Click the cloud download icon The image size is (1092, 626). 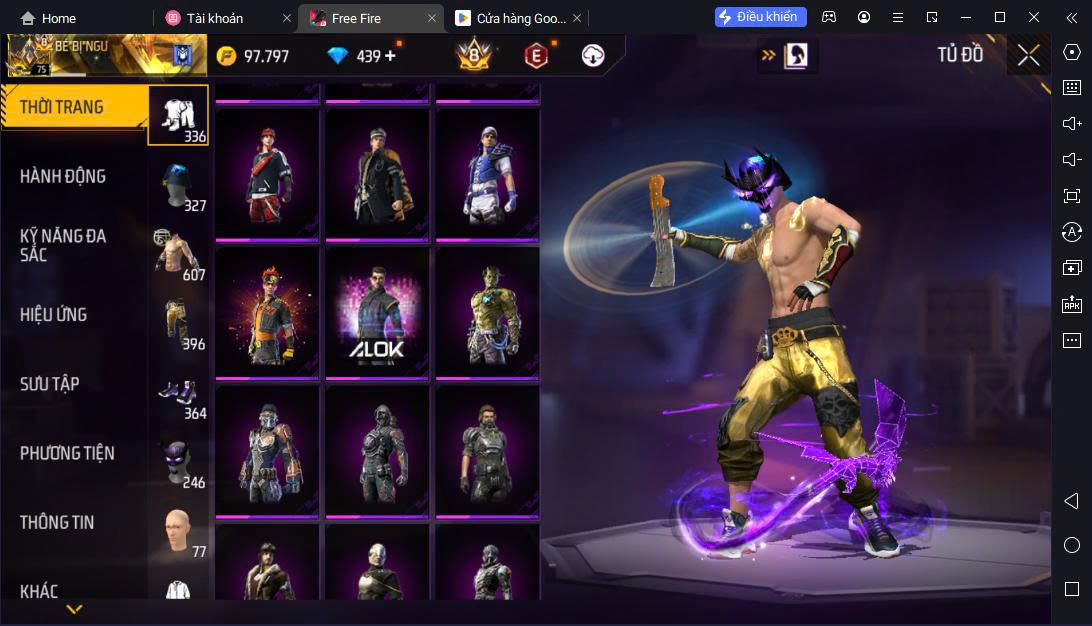click(x=593, y=56)
